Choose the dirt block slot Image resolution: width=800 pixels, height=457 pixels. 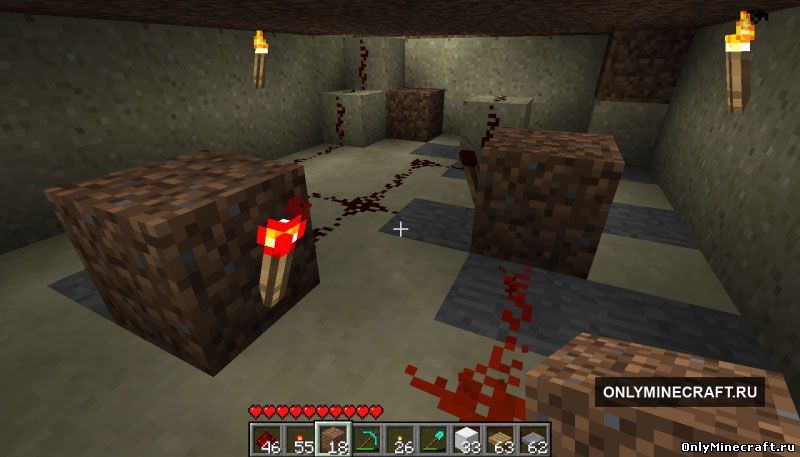click(331, 439)
